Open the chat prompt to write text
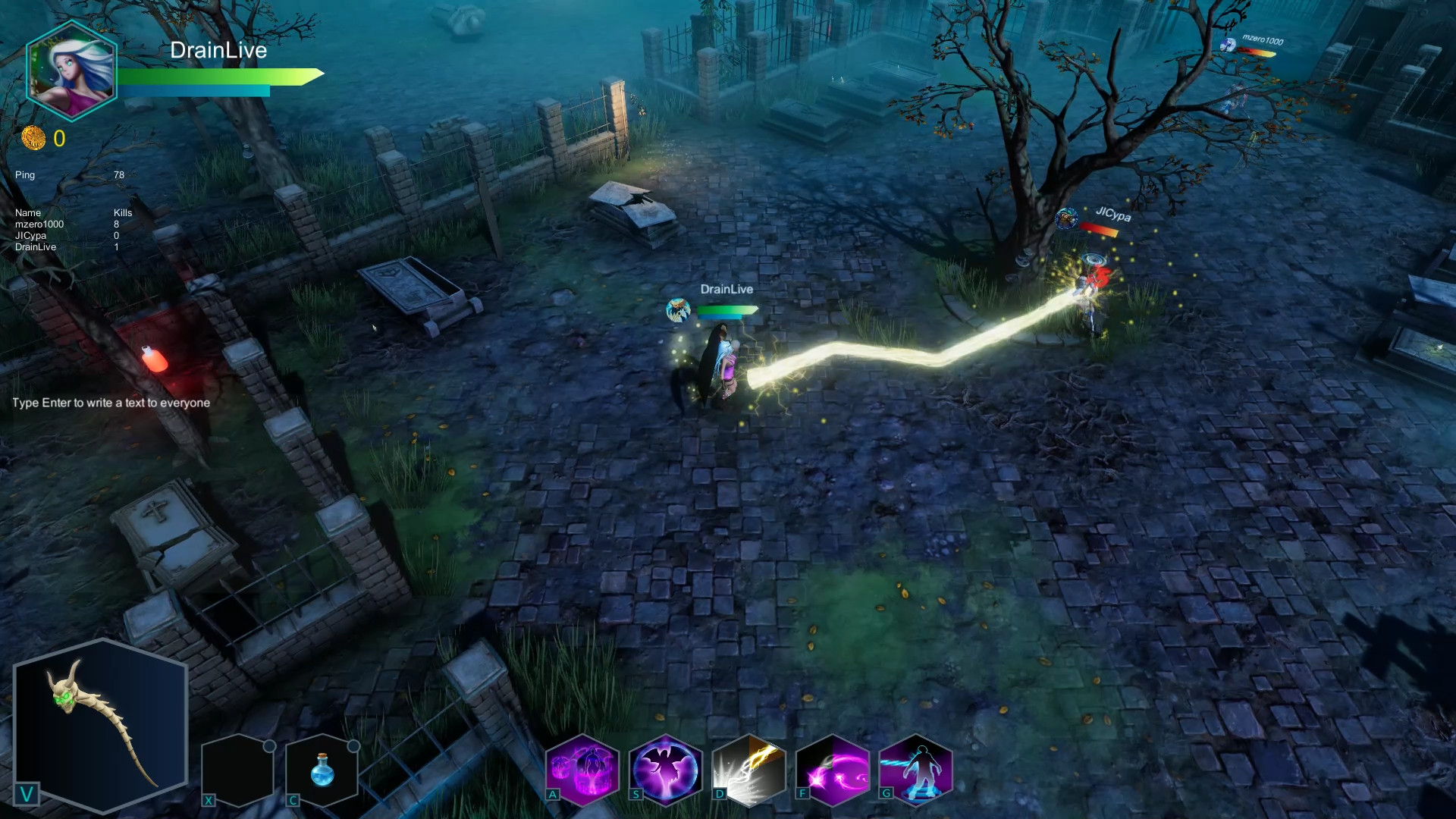The width and height of the screenshot is (1456, 819). coord(111,403)
